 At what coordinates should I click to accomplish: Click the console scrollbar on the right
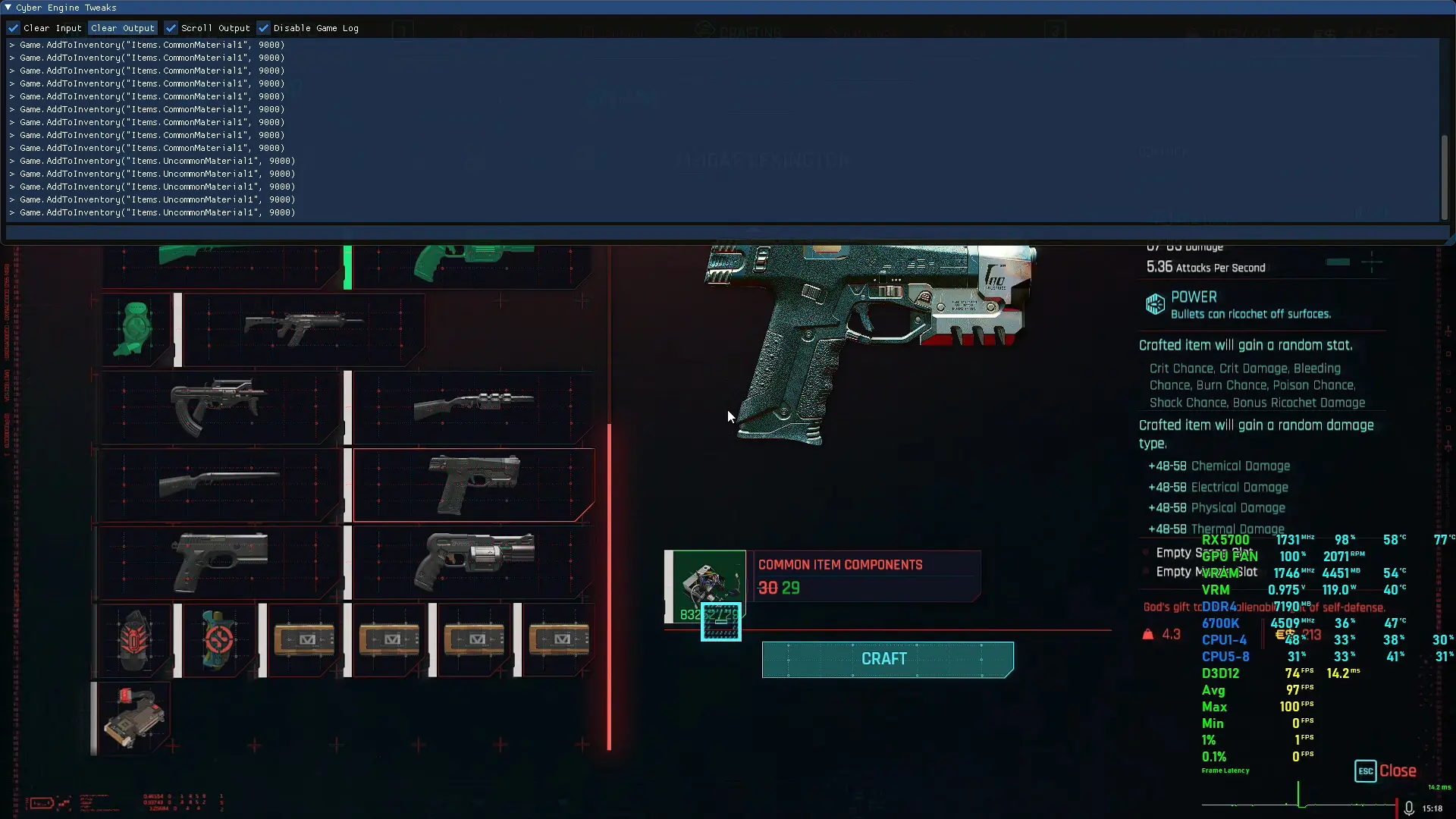(1444, 177)
